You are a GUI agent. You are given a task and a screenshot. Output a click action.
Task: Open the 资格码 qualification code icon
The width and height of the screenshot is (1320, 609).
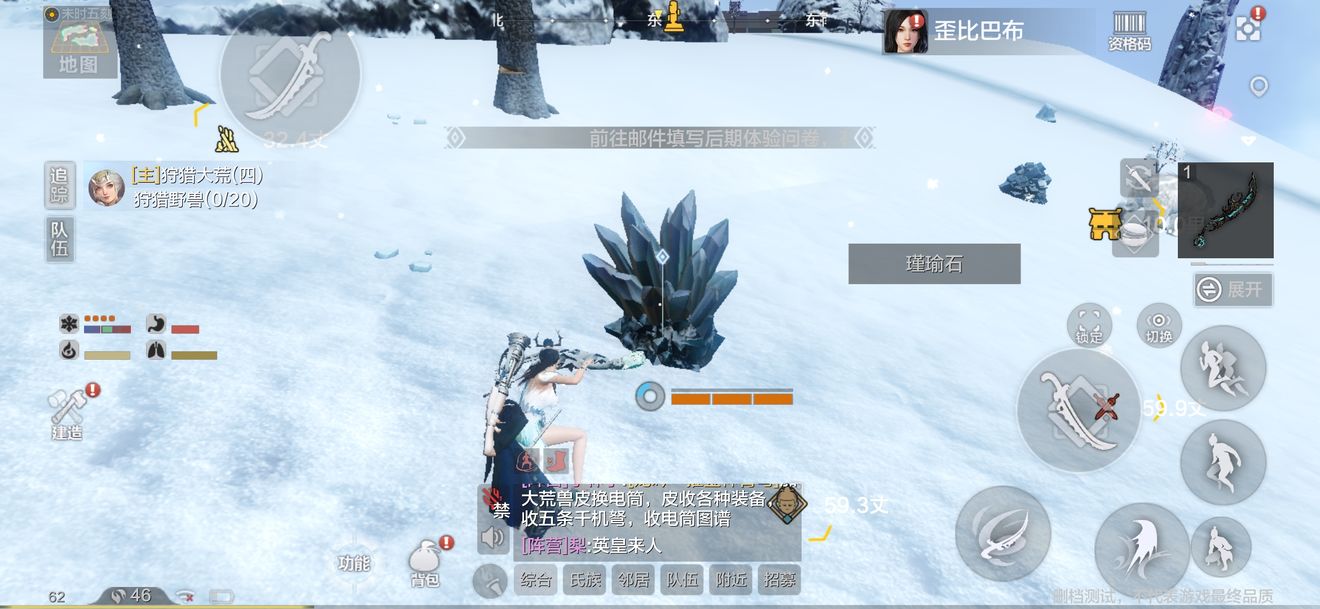point(1129,31)
